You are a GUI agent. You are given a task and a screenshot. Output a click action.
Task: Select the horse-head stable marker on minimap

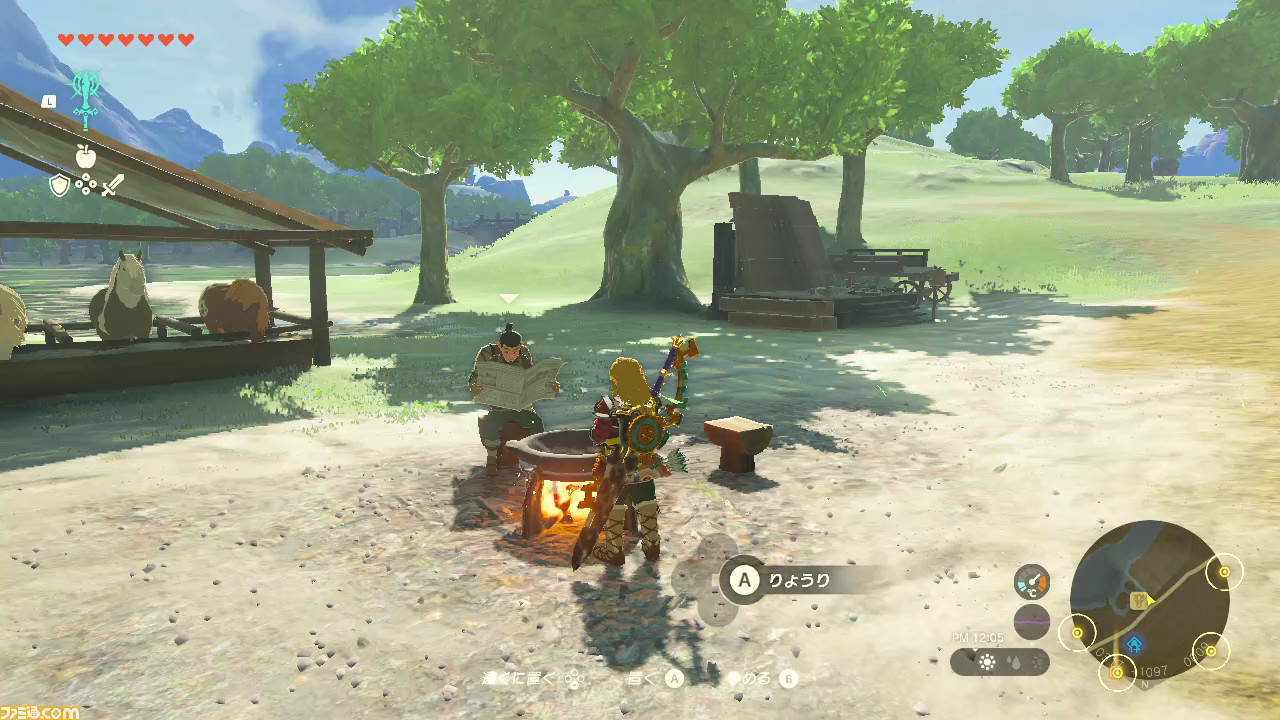pyautogui.click(x=1138, y=600)
